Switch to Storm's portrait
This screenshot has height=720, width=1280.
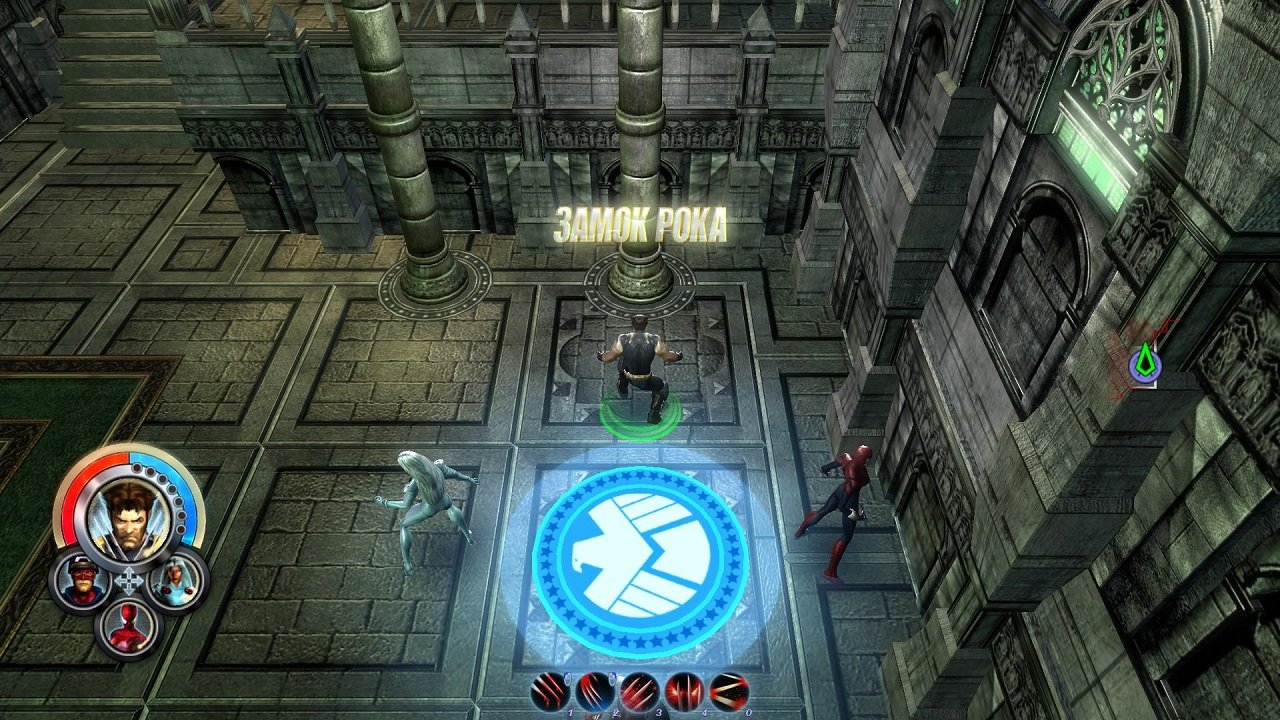point(177,580)
